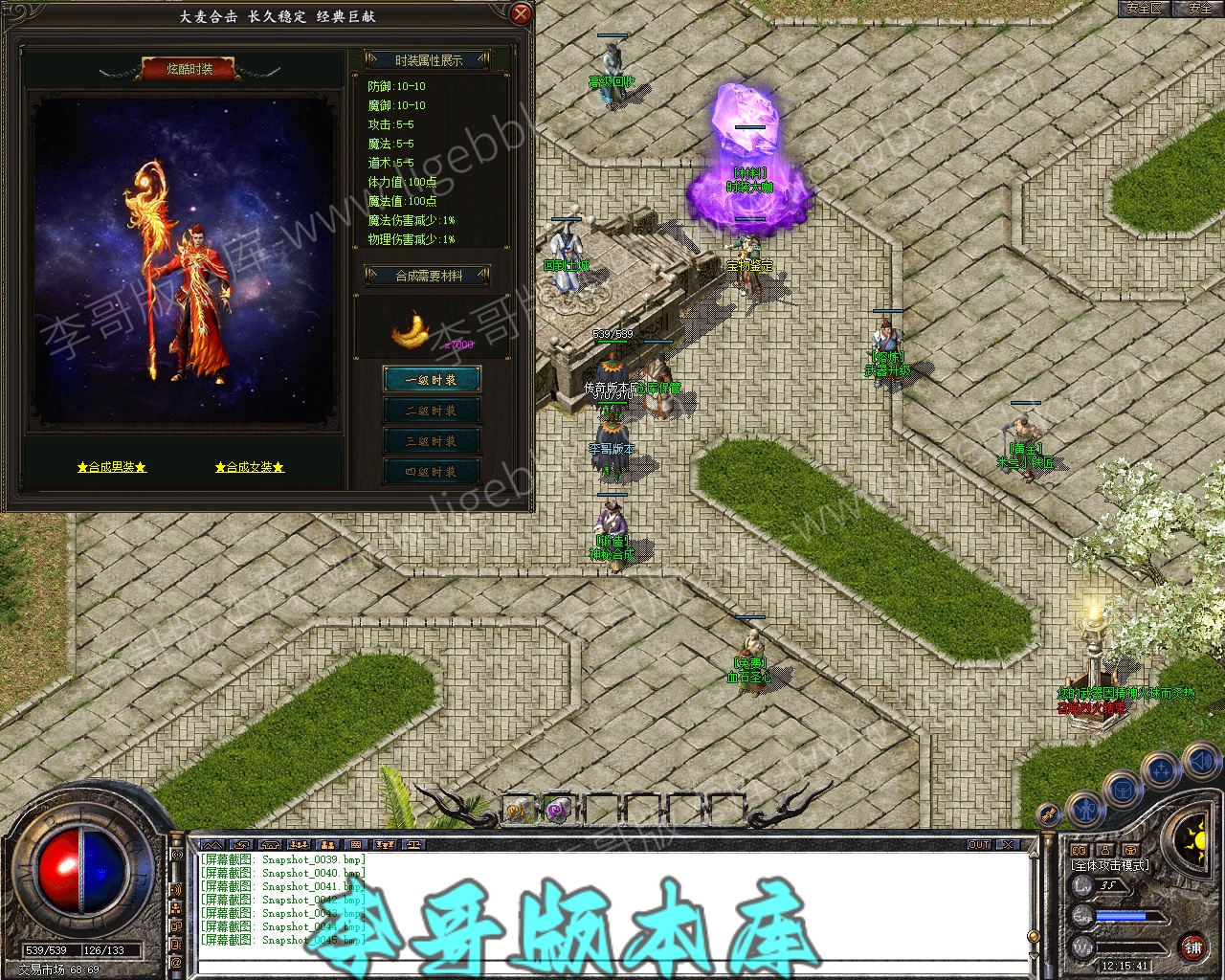This screenshot has height=980, width=1225.
Task: Open the 炫酷时装 header tab
Action: [x=189, y=69]
